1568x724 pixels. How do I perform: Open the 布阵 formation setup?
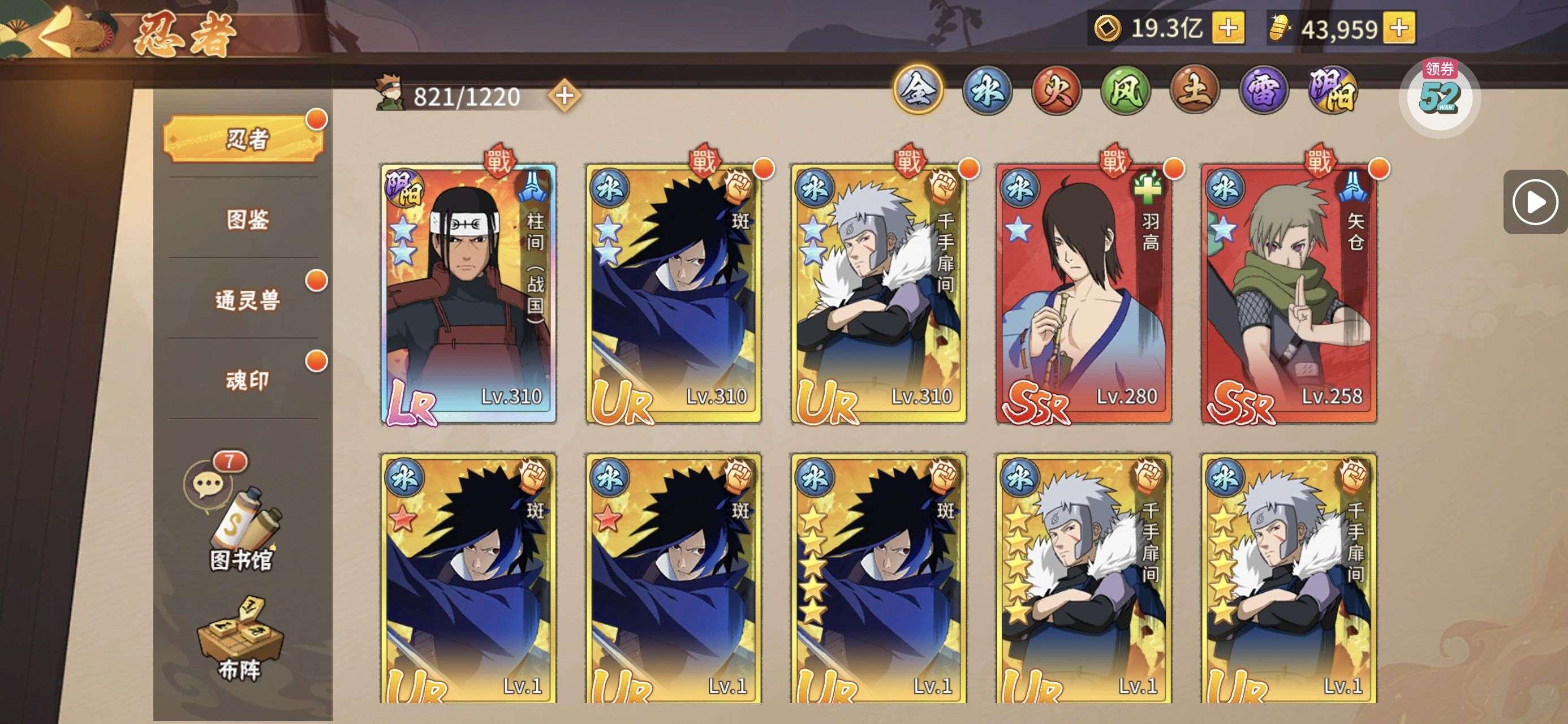tap(240, 639)
